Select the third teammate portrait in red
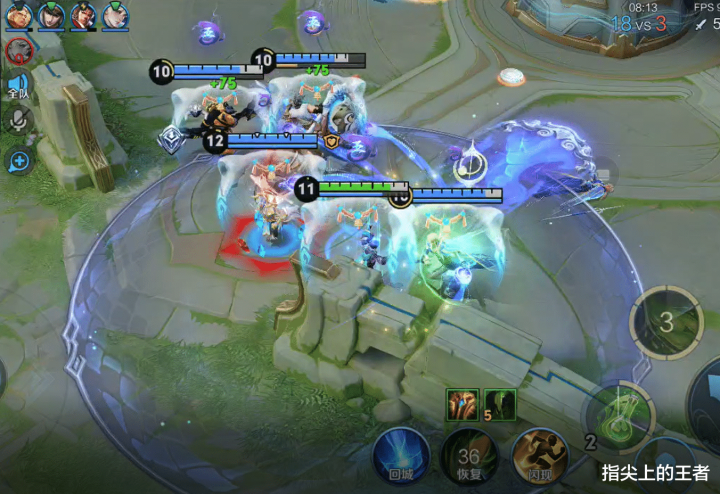The height and width of the screenshot is (494, 720). coord(84,15)
